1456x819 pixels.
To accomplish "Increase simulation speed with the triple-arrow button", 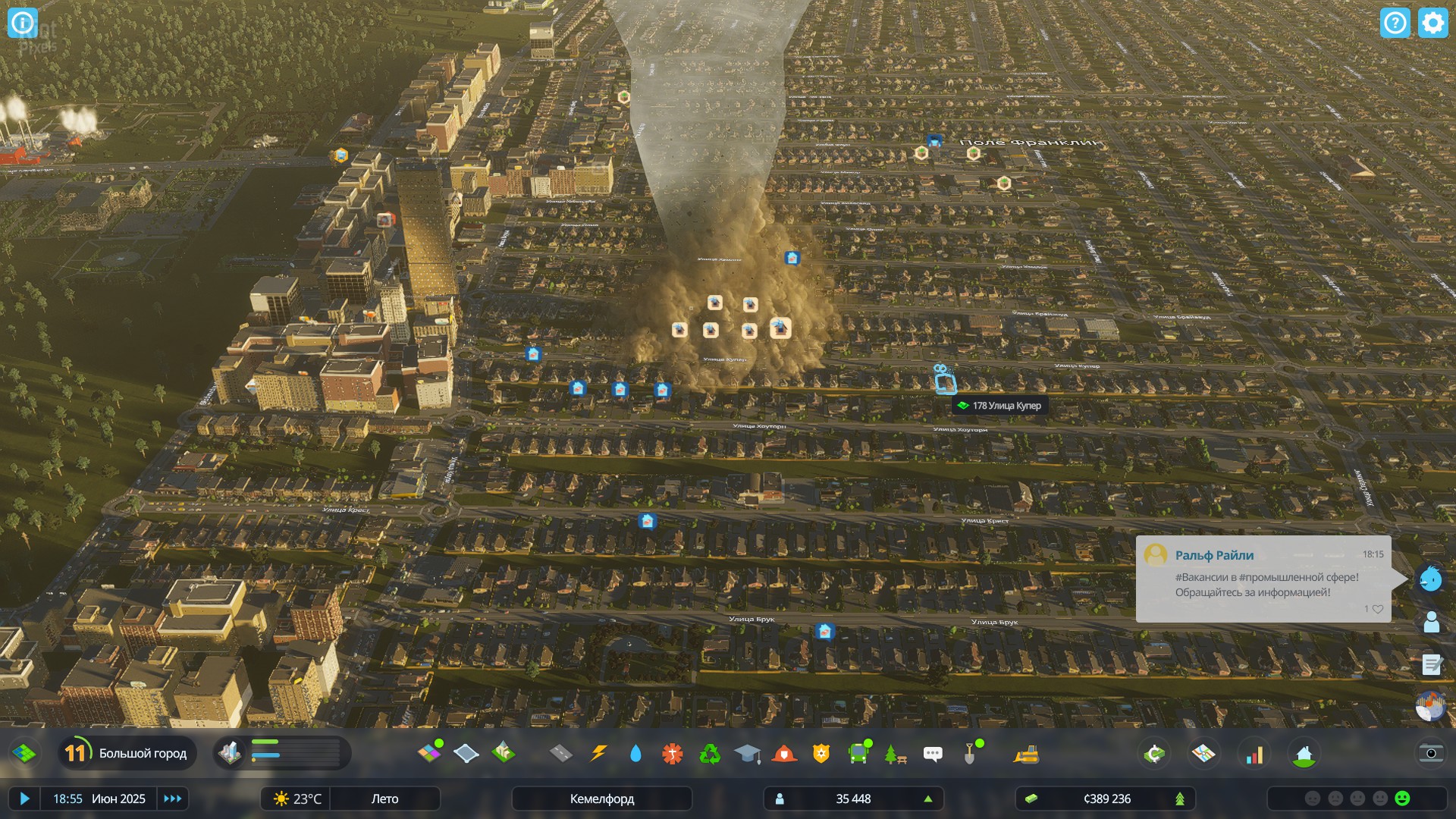I will point(173,799).
